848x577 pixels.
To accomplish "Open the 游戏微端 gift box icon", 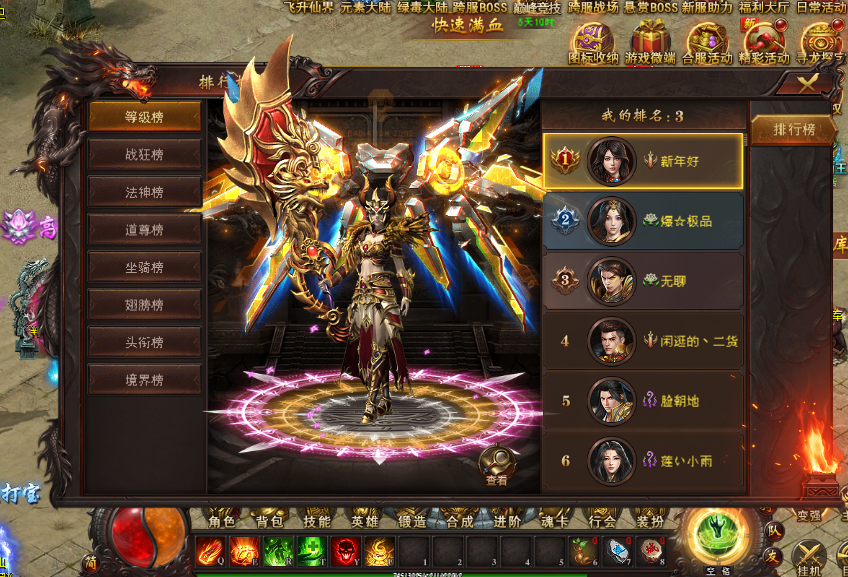I will (650, 44).
